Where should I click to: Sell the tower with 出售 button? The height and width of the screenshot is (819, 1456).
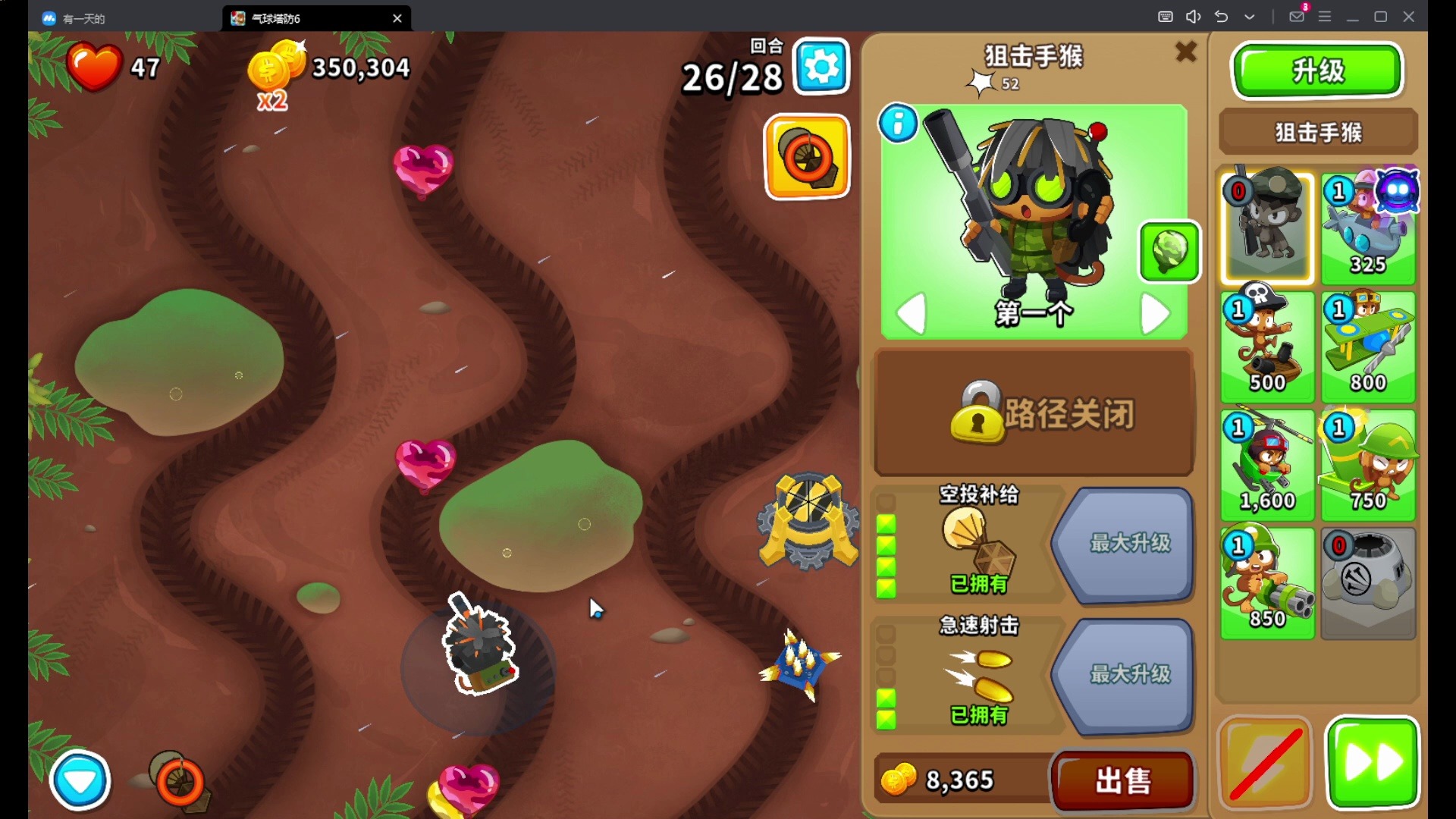pos(1122,780)
